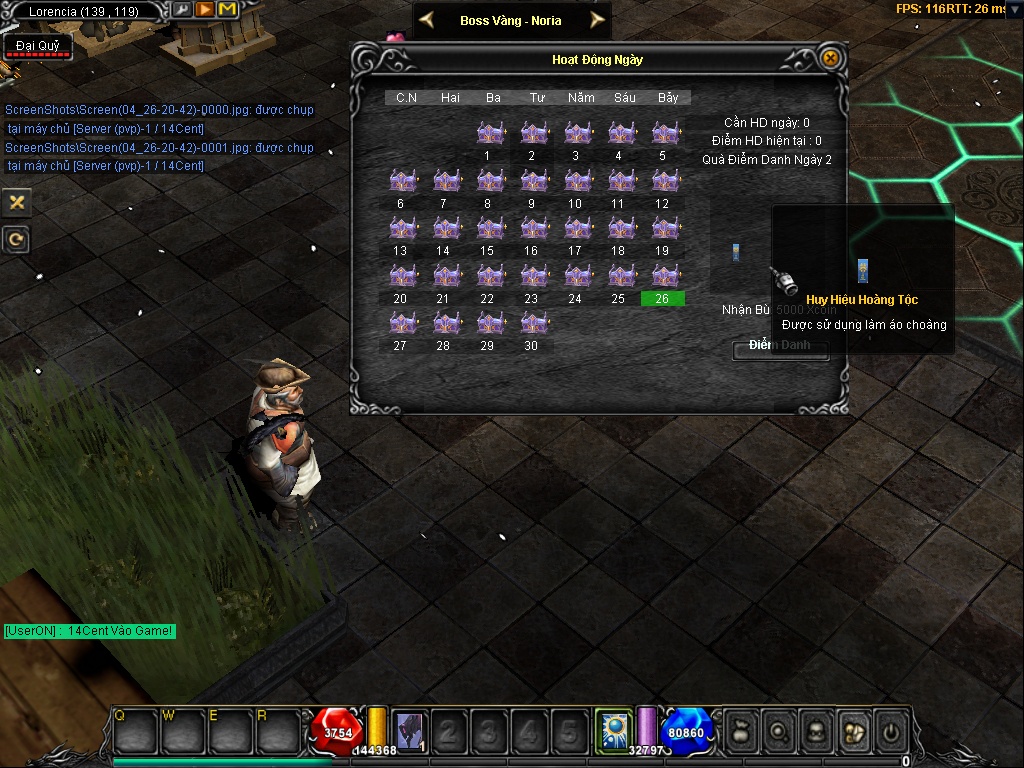Pick the day 30 reward chest
The width and height of the screenshot is (1024, 768).
click(x=531, y=324)
